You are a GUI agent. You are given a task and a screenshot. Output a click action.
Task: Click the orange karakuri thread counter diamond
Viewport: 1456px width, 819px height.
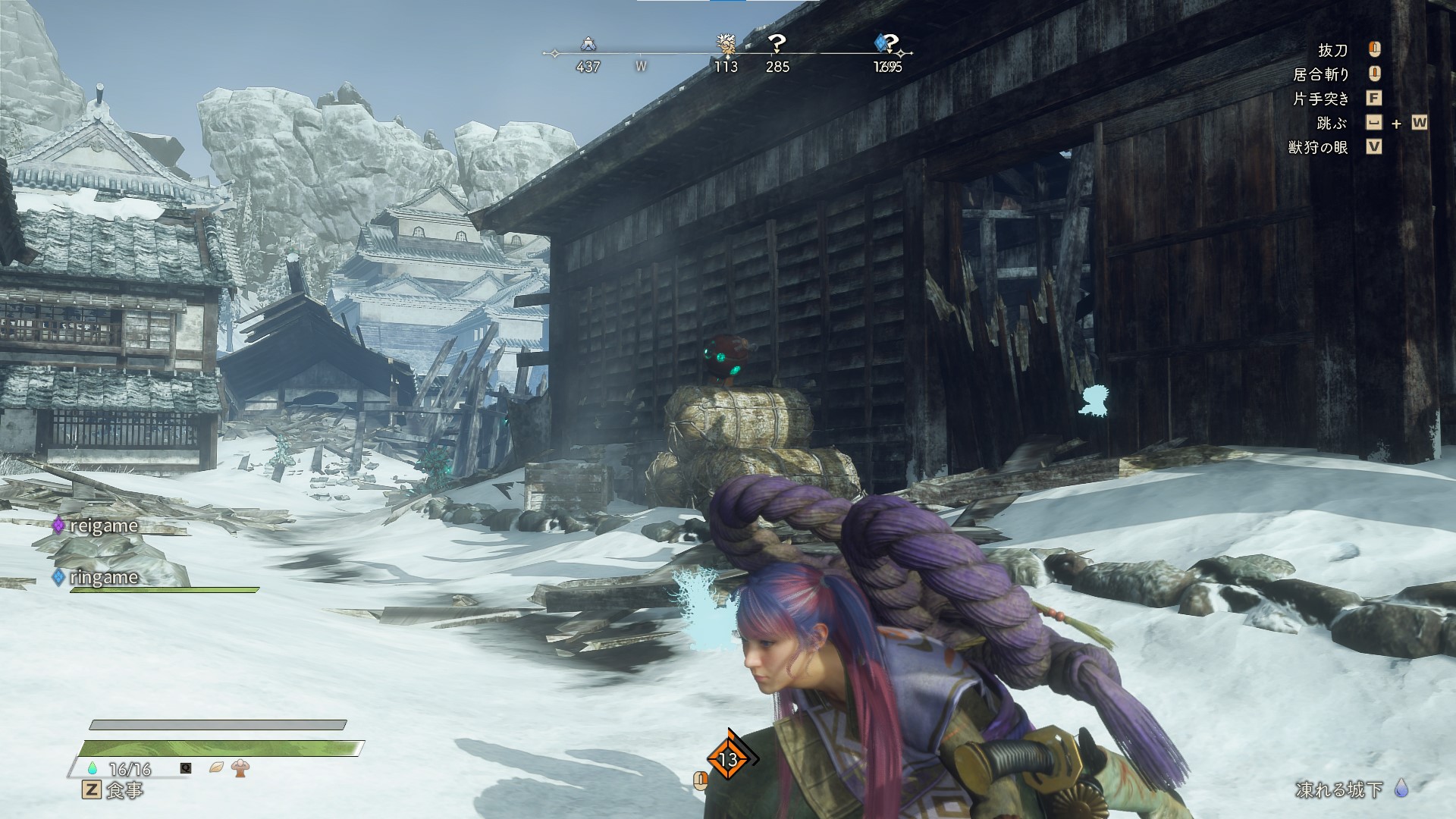(728, 759)
